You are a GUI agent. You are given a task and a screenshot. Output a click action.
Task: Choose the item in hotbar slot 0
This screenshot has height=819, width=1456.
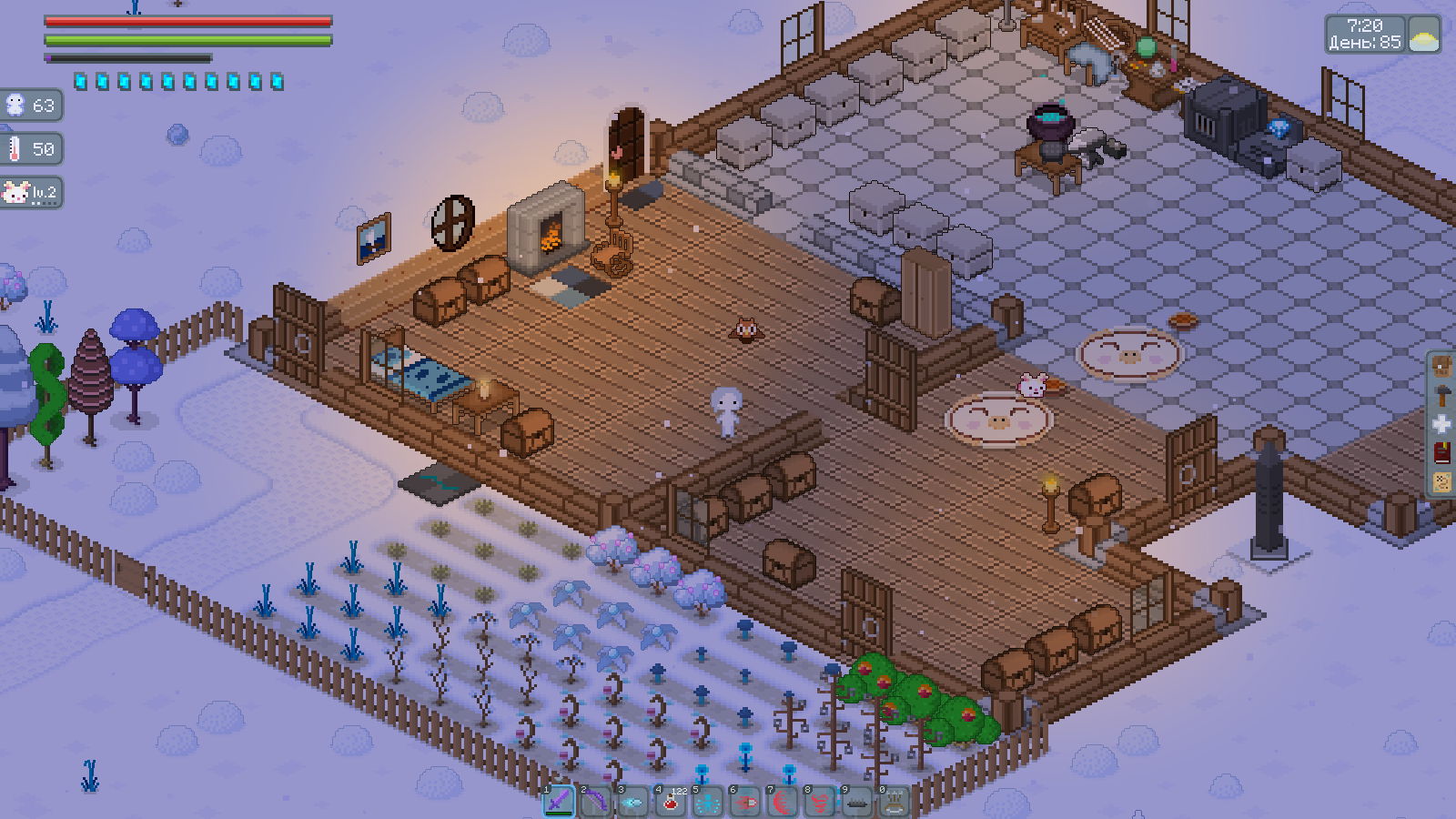coord(895,802)
